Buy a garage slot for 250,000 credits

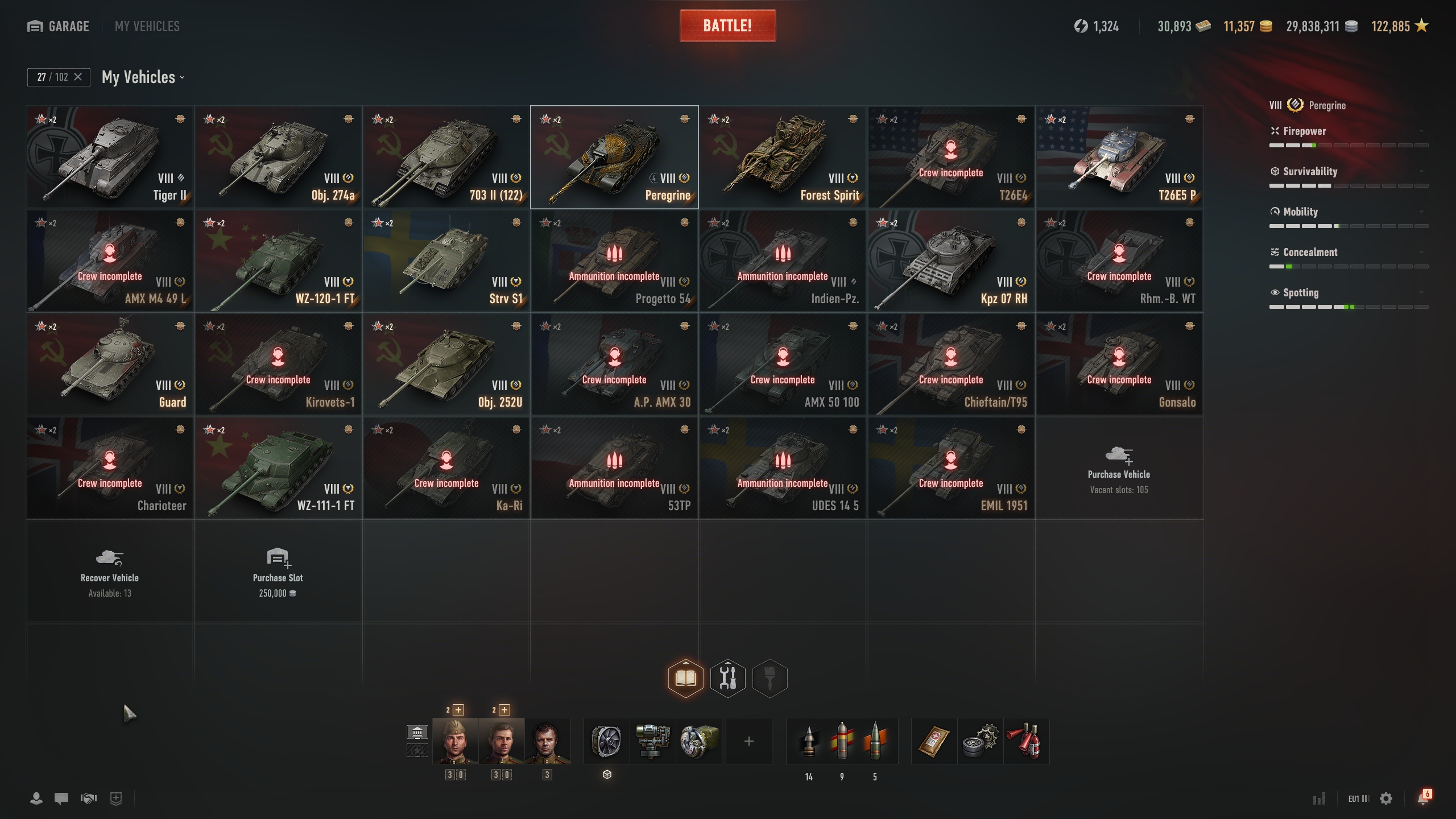click(x=278, y=572)
